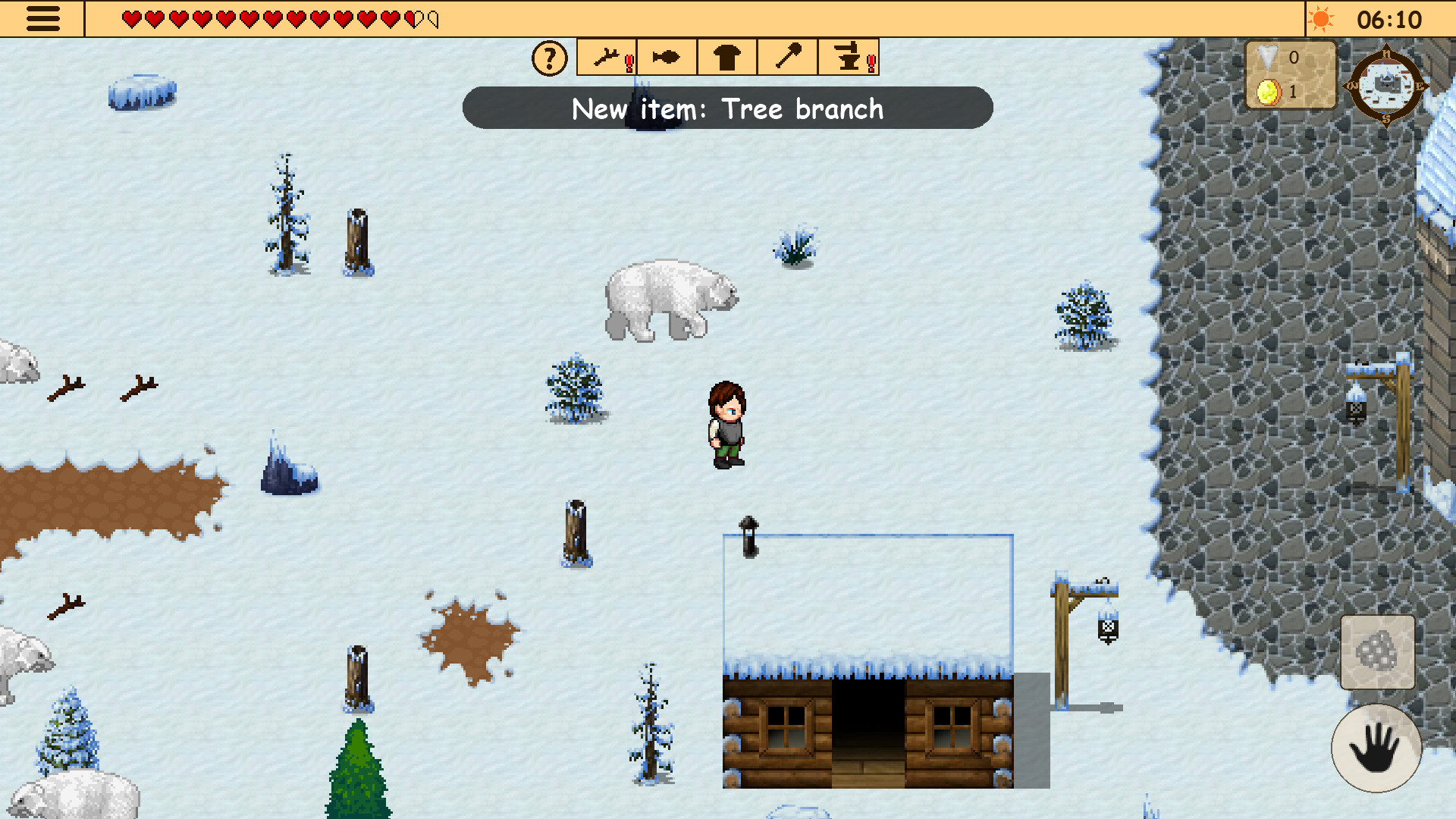Image resolution: width=1456 pixels, height=819 pixels.
Task: Click the gold coin counter
Action: [1266, 93]
